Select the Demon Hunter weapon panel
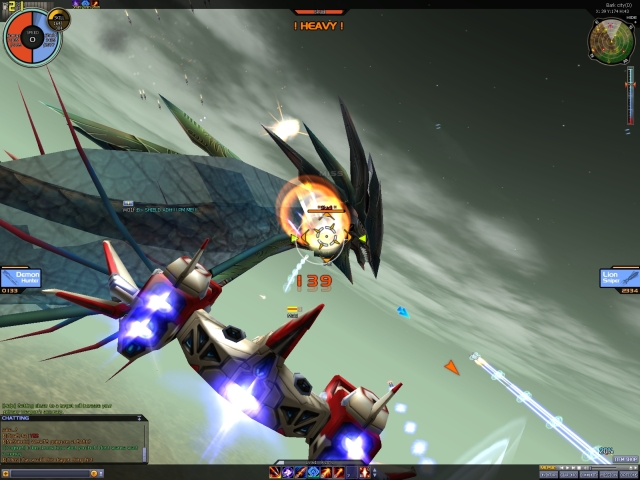Image resolution: width=640 pixels, height=480 pixels. tap(20, 277)
